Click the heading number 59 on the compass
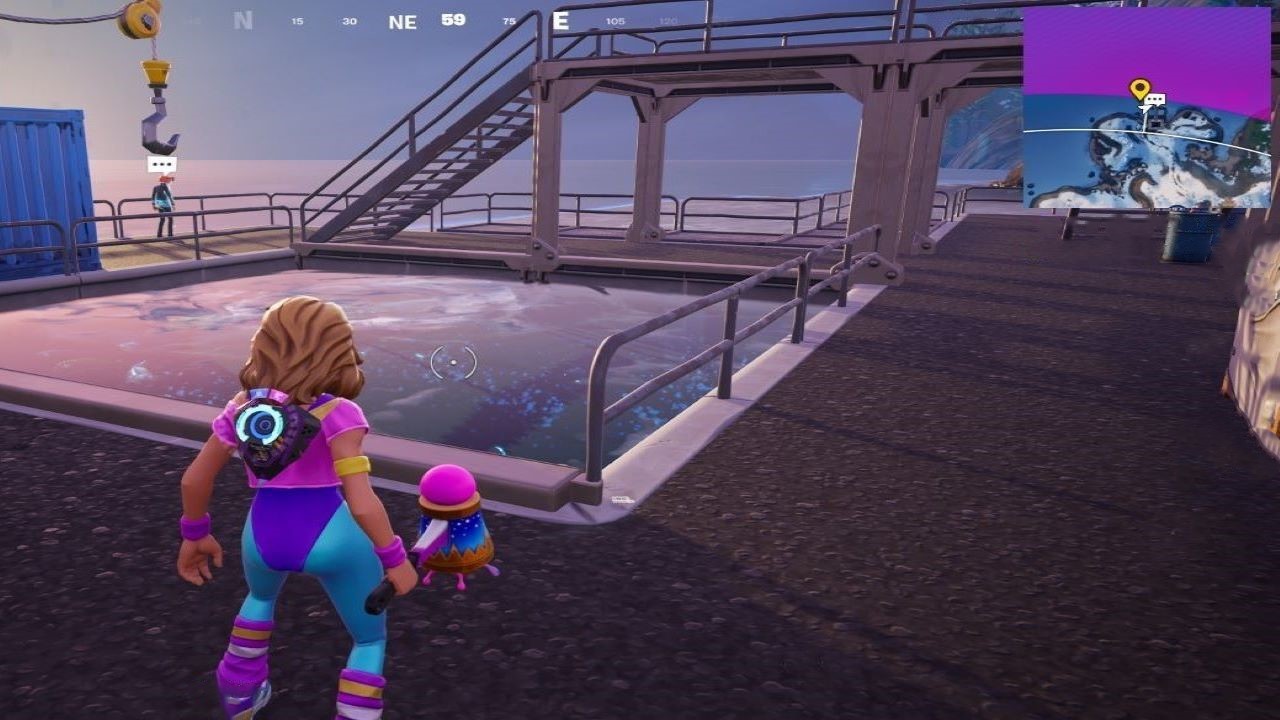 click(x=452, y=21)
